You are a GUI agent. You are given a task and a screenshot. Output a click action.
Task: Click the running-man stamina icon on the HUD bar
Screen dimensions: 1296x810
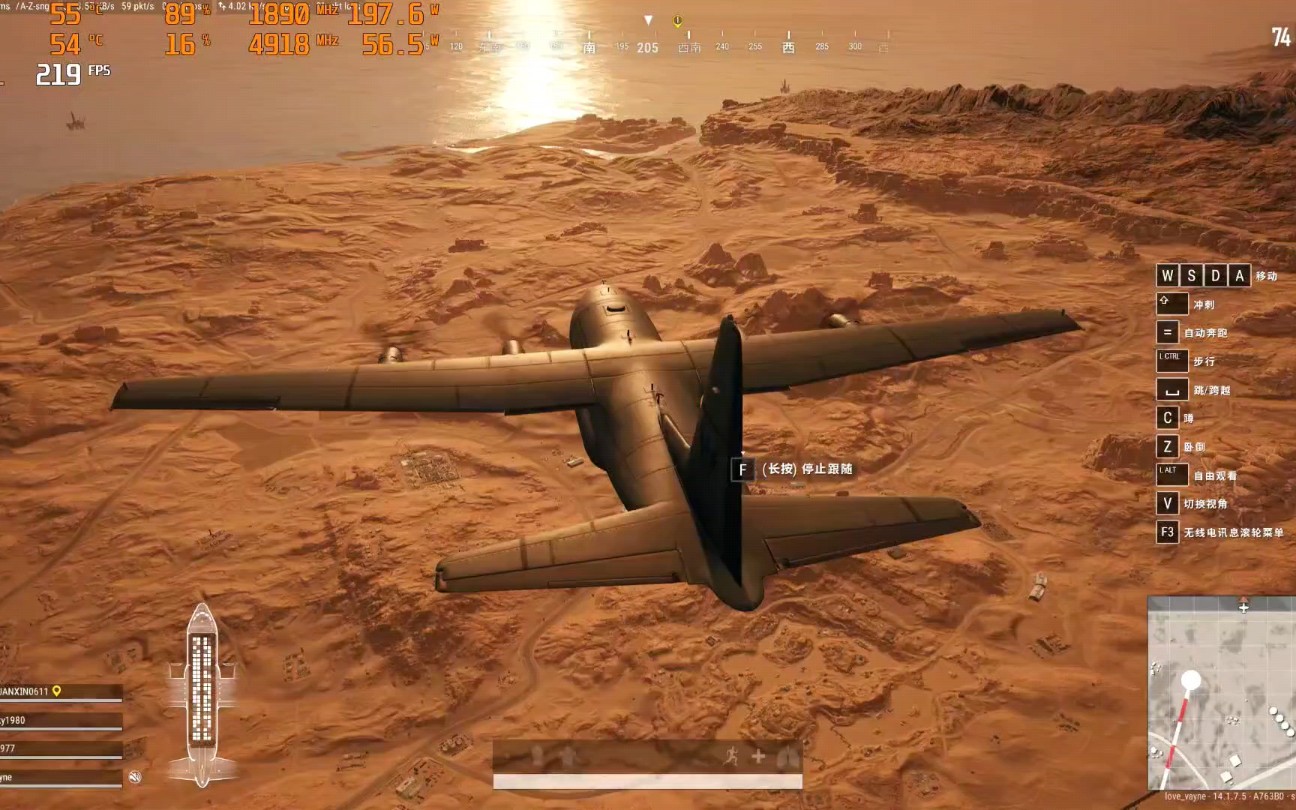pos(731,757)
